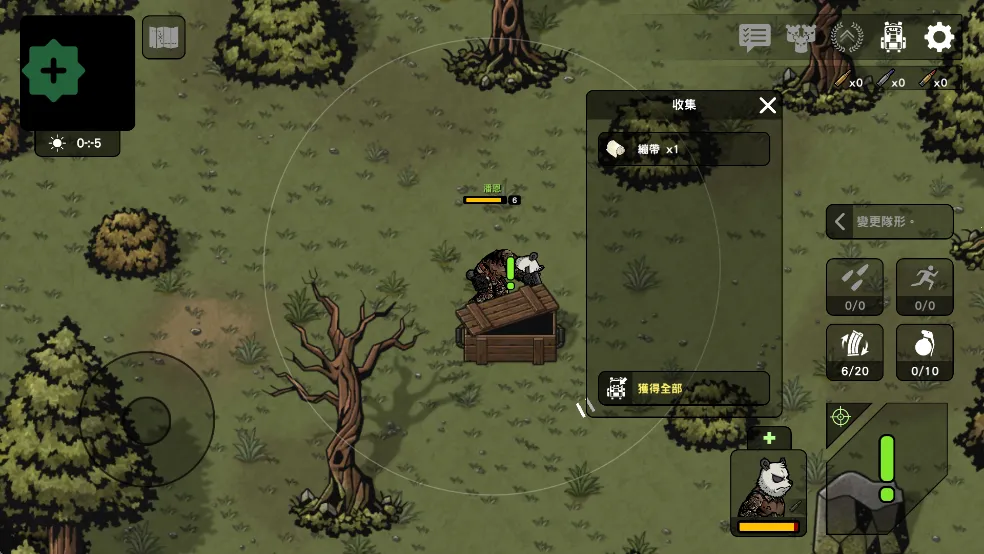Screen dimensions: 984x554
Task: Open the backpack bear inventory icon
Action: pos(893,38)
